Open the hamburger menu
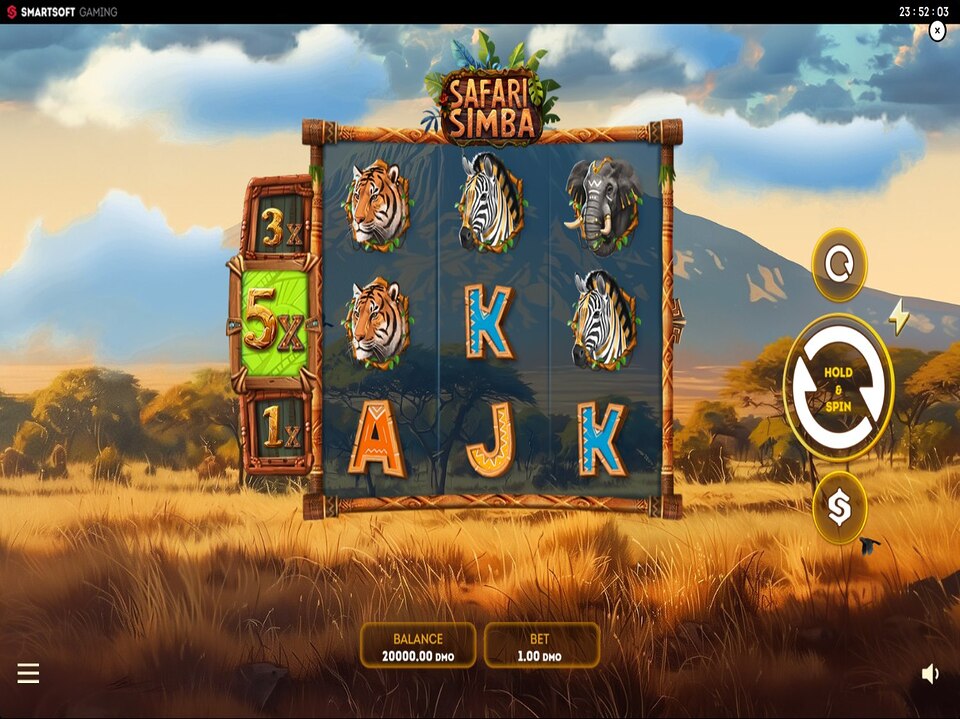 point(28,674)
